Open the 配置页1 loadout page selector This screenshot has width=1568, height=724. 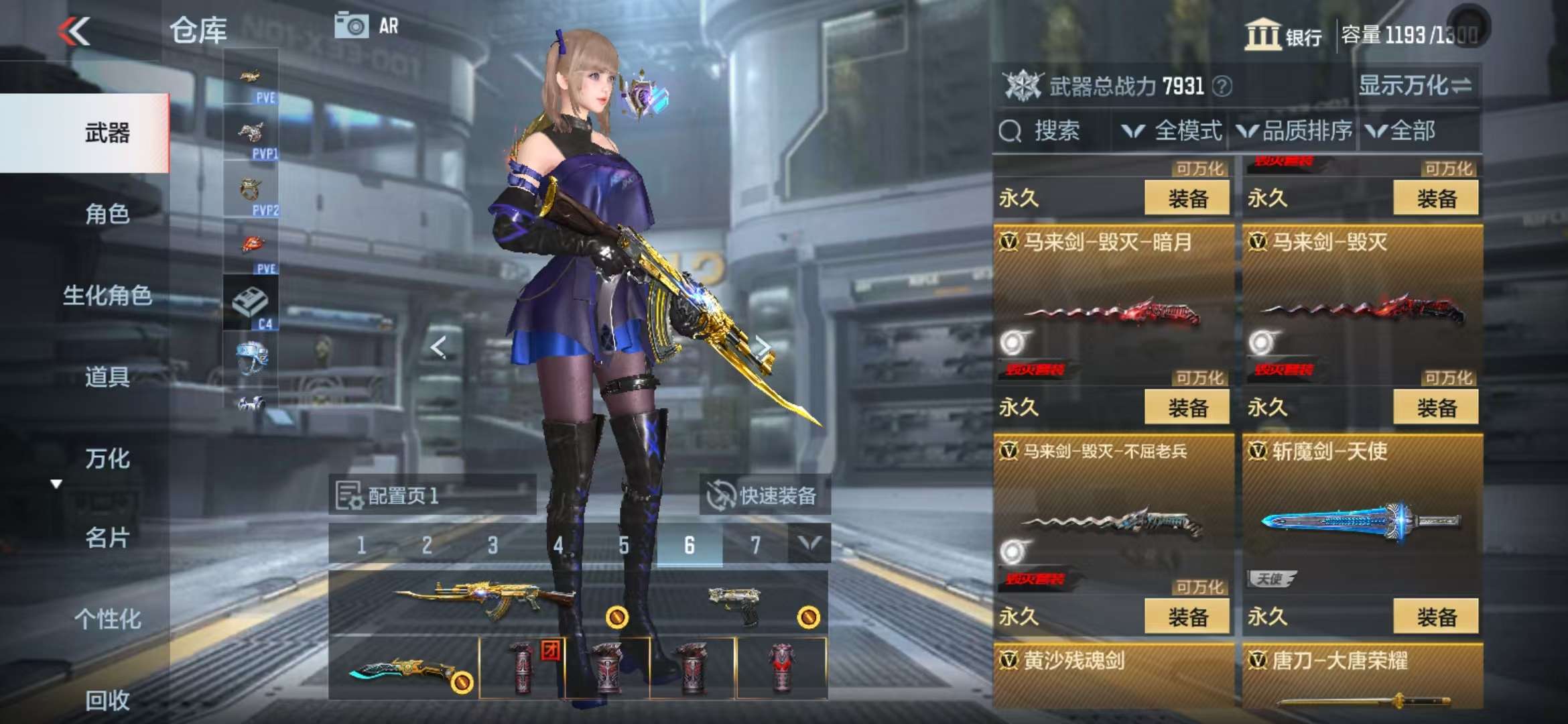click(x=432, y=495)
